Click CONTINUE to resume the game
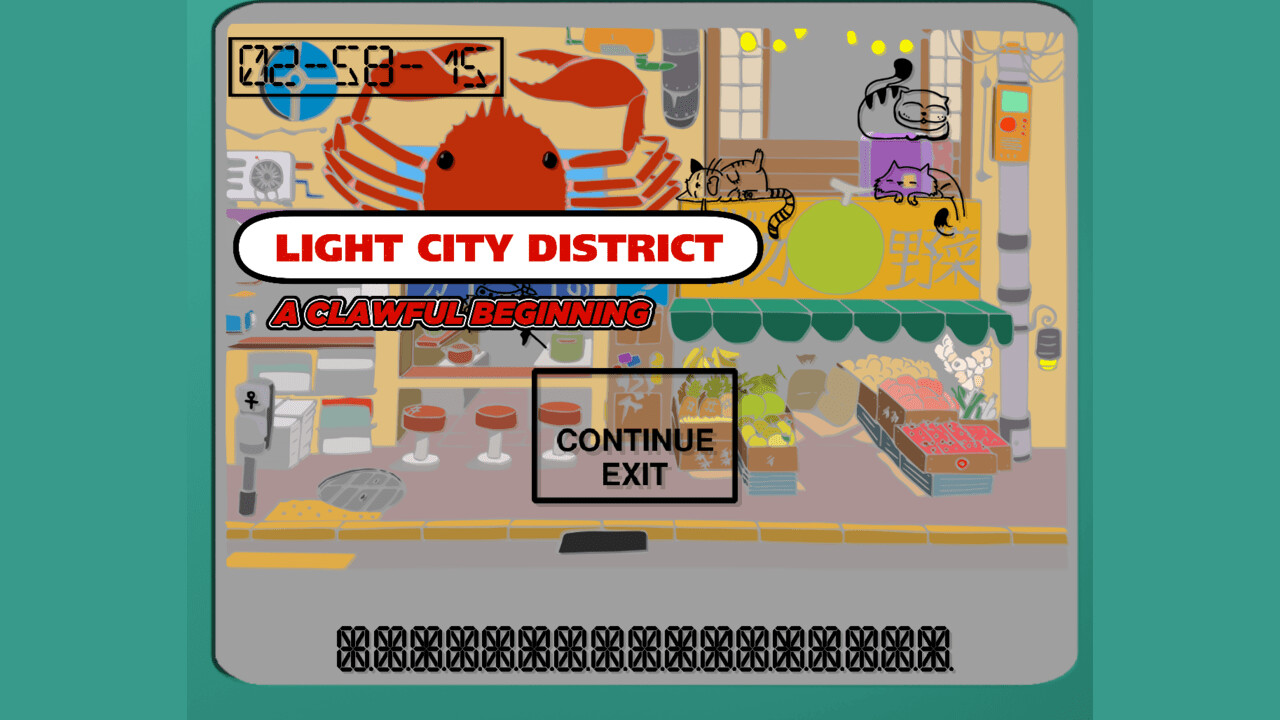The width and height of the screenshot is (1280, 720). [635, 437]
